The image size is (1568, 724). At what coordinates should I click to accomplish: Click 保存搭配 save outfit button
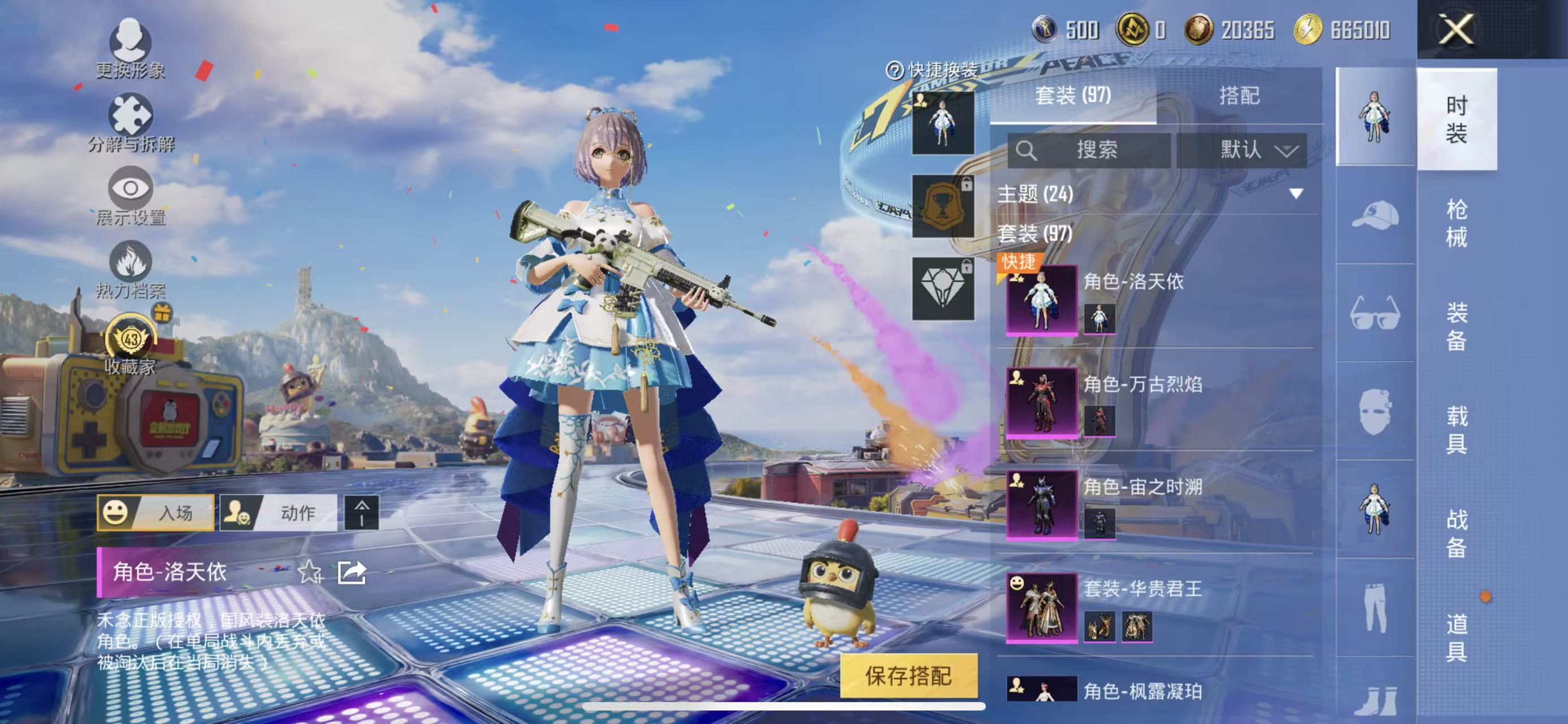click(908, 675)
